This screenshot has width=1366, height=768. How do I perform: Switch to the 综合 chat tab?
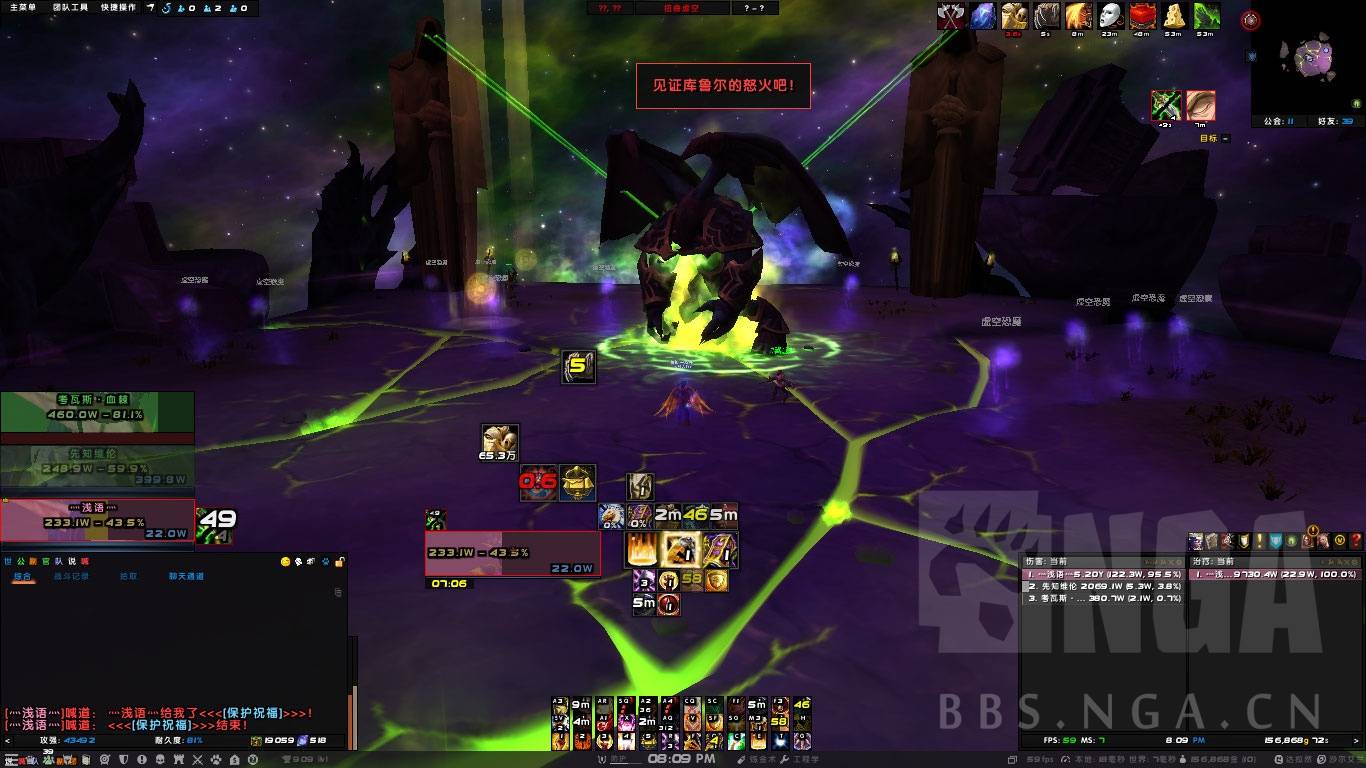[x=22, y=577]
